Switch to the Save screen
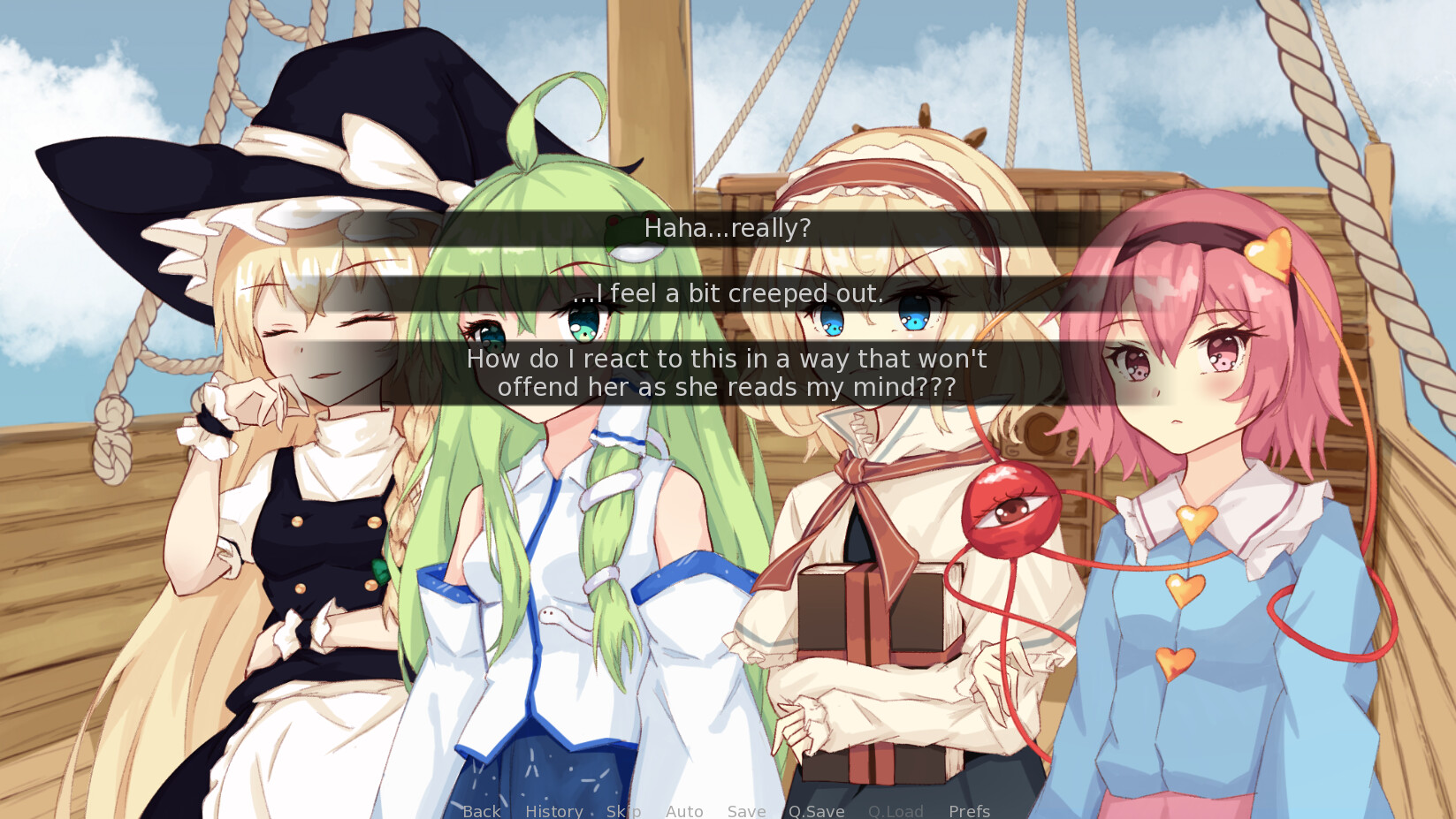 (x=746, y=811)
